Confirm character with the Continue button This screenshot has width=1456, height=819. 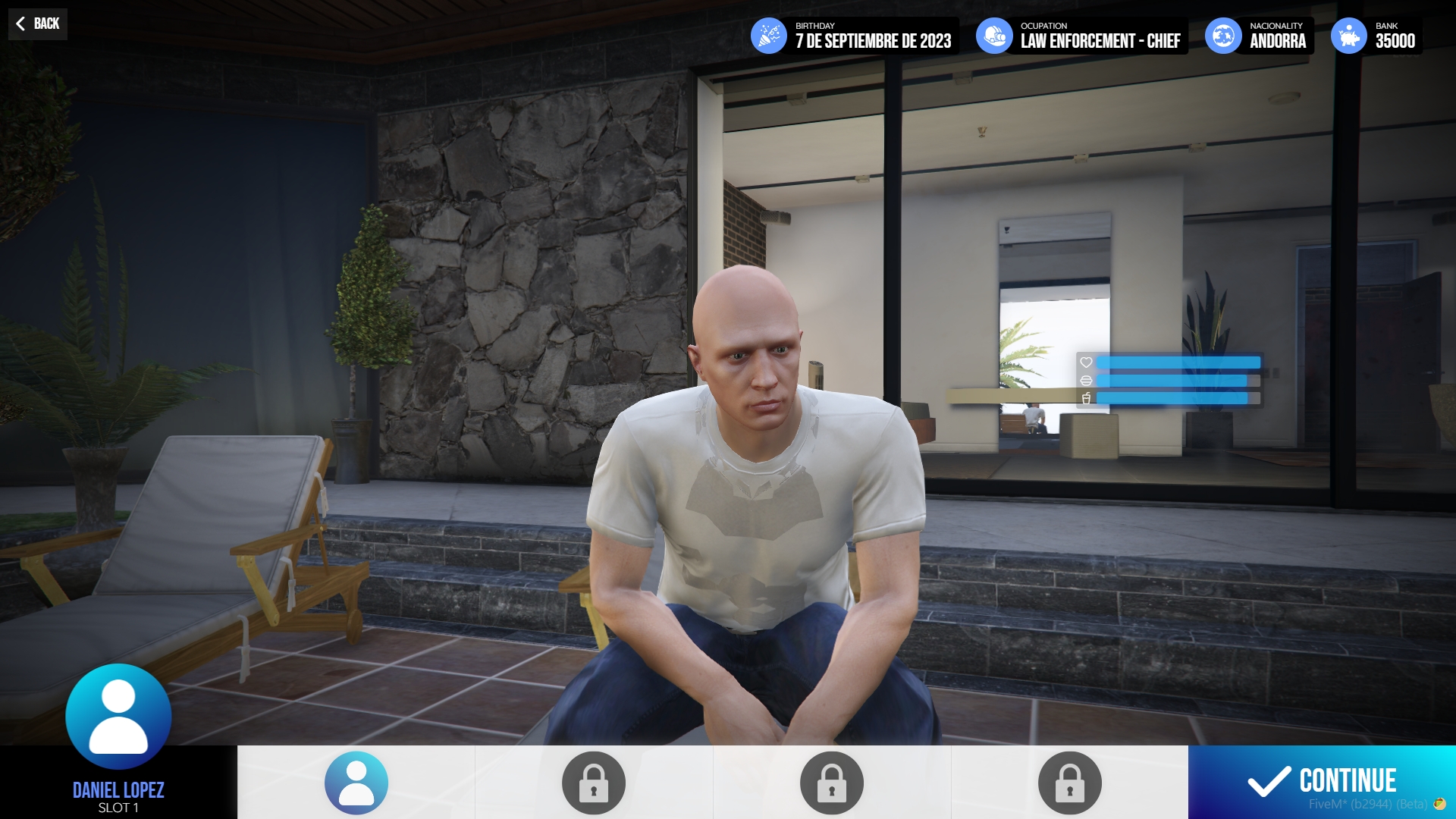(1322, 781)
